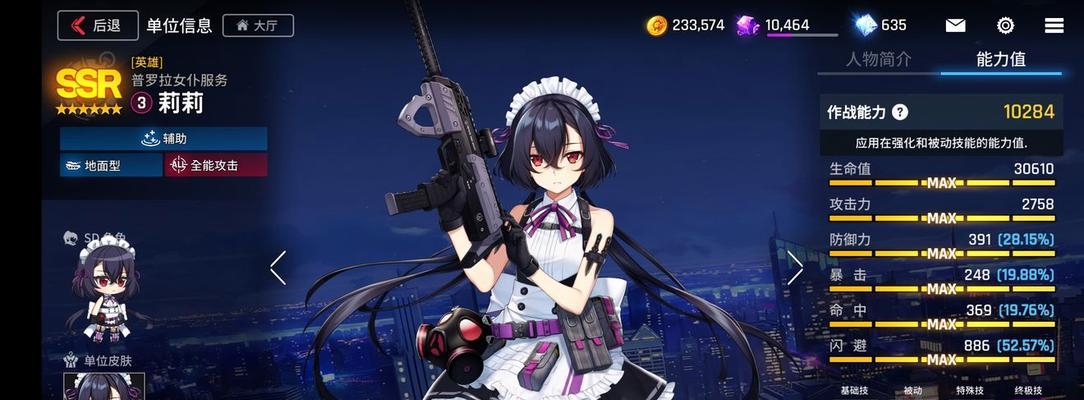Viewport: 1084px width, 400px height.
Task: Tap the 全能攻击 attack type tag
Action: click(x=215, y=165)
